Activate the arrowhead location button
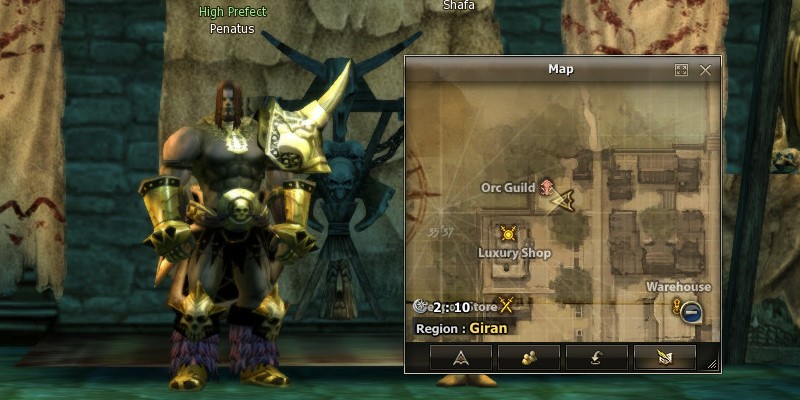 click(460, 357)
